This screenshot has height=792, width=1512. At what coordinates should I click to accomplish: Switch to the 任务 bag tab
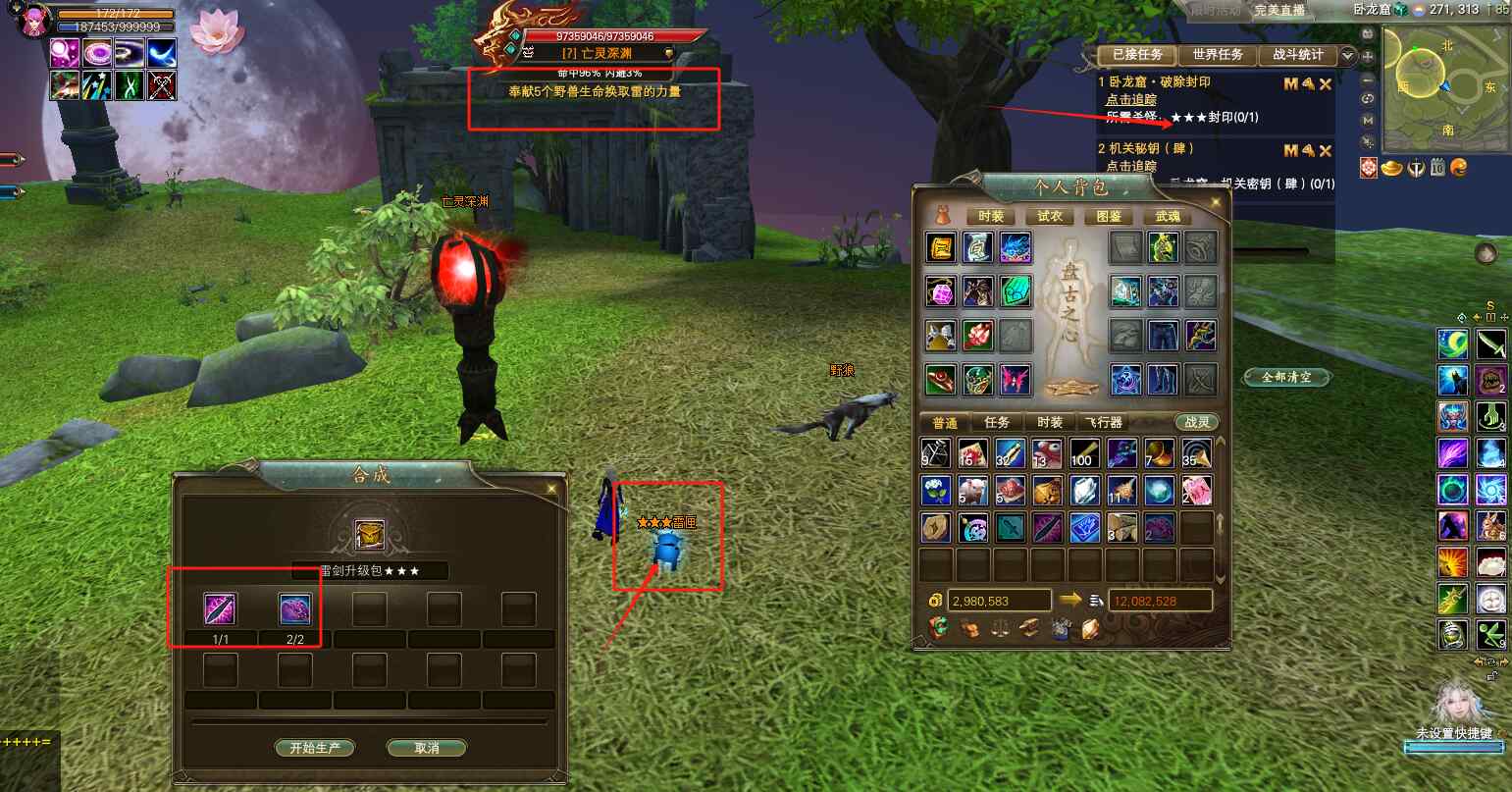[x=997, y=422]
